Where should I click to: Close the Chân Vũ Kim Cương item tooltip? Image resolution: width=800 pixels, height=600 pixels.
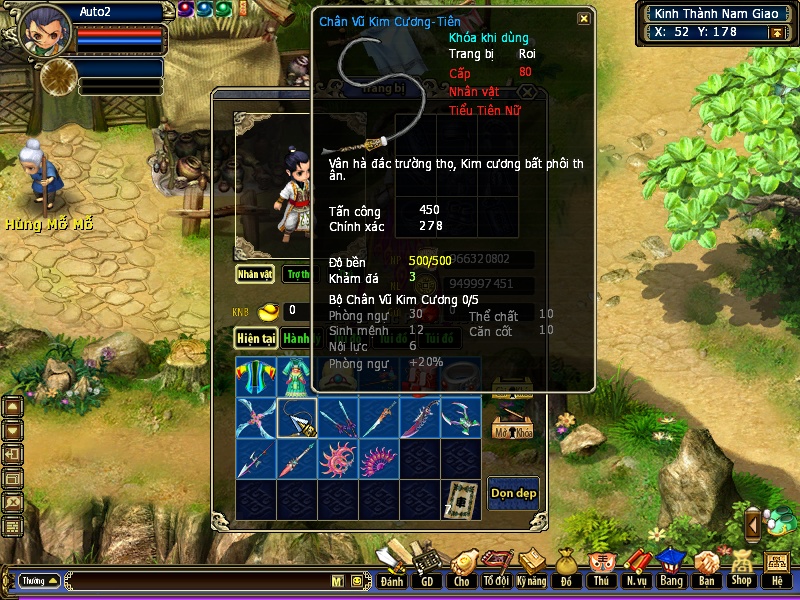[x=584, y=18]
